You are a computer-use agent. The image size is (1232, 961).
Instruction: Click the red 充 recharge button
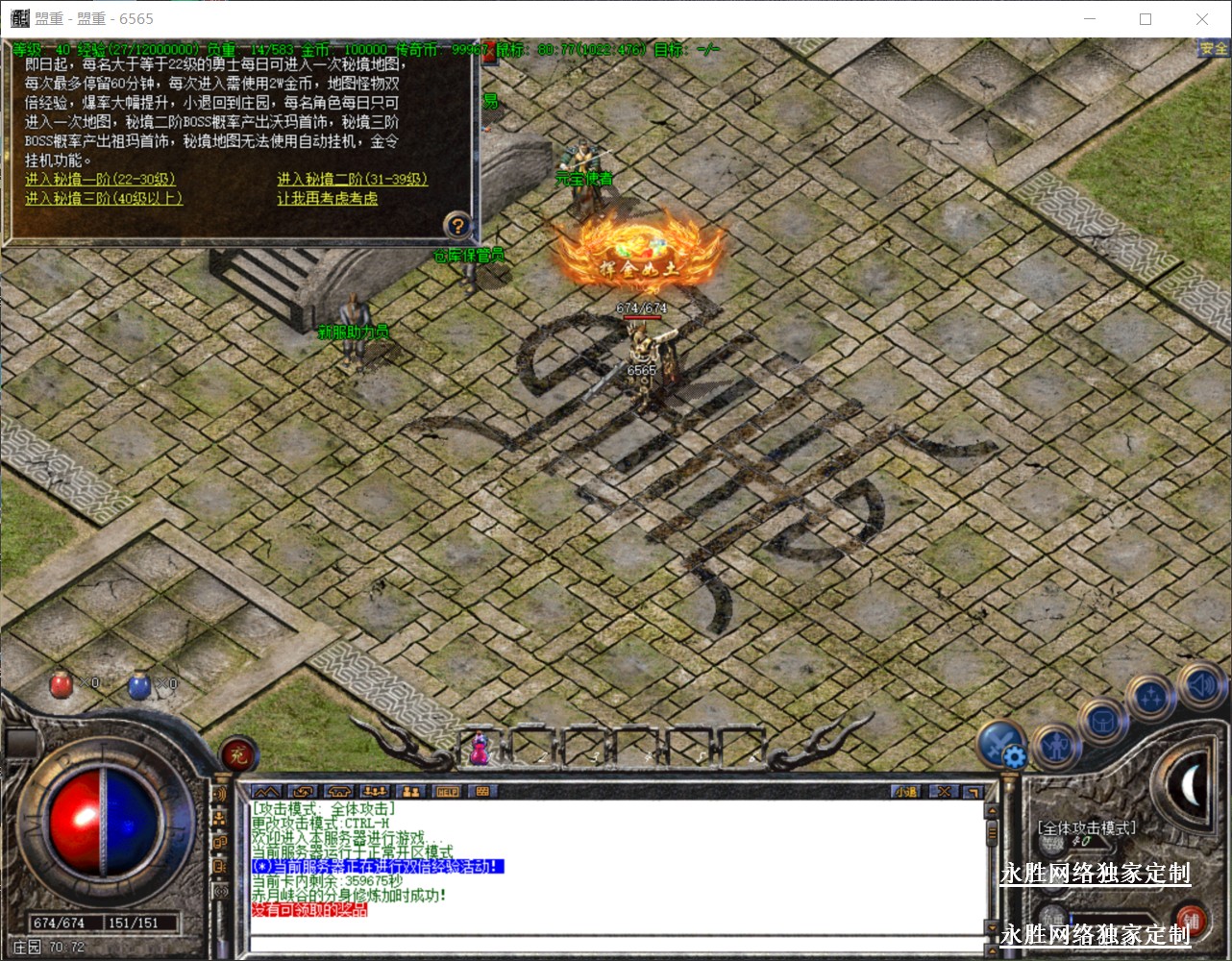(237, 756)
